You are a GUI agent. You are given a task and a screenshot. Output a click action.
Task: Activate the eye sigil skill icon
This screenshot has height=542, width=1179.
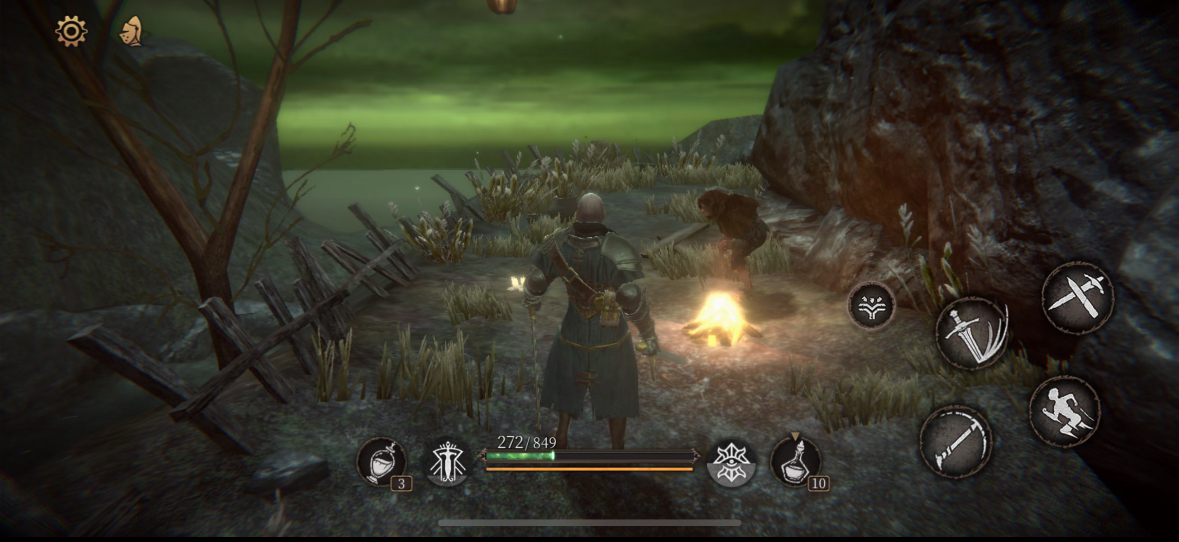[x=731, y=463]
